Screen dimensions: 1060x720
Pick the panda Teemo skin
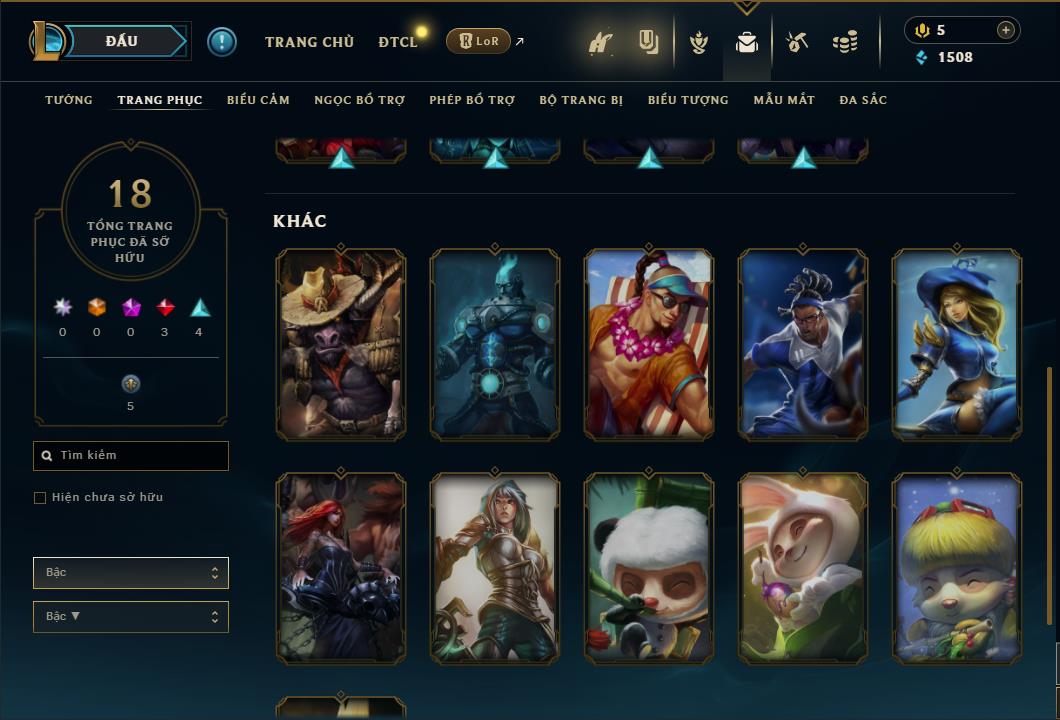649,568
